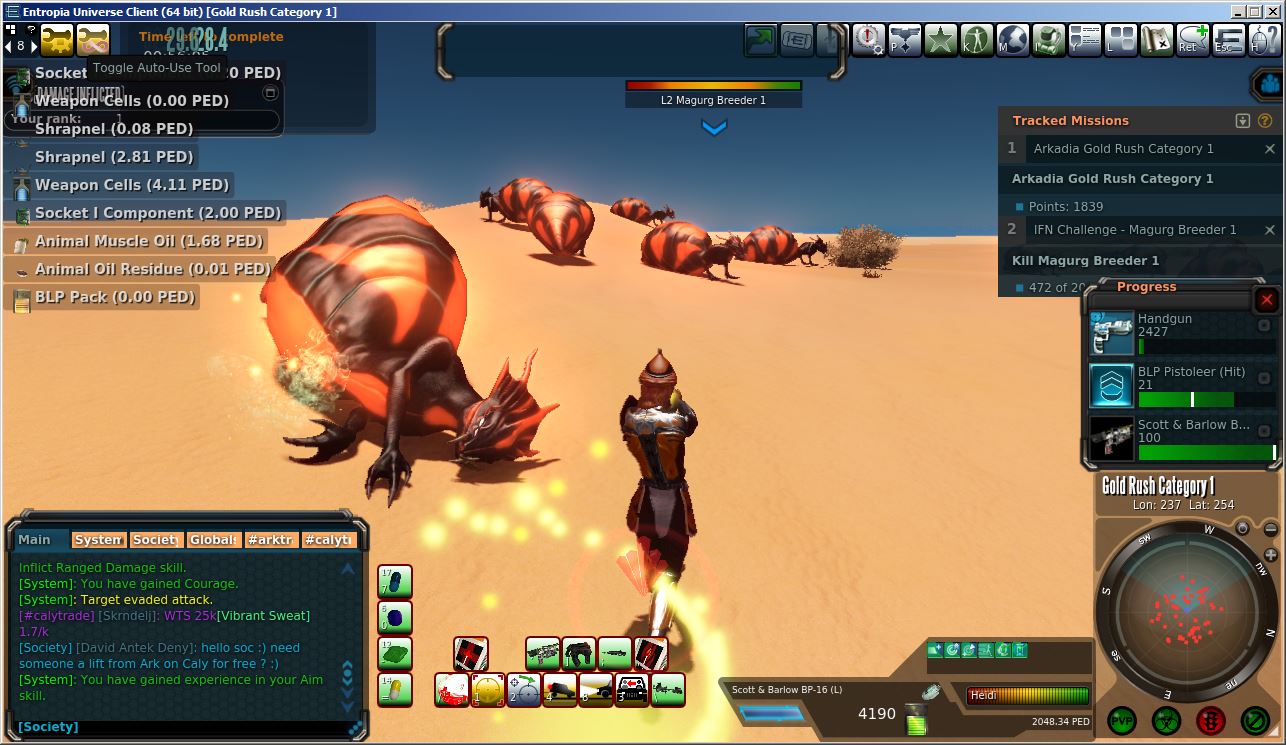The image size is (1286, 745).
Task: Minimize the Entropia Universe Client window
Action: [1237, 12]
